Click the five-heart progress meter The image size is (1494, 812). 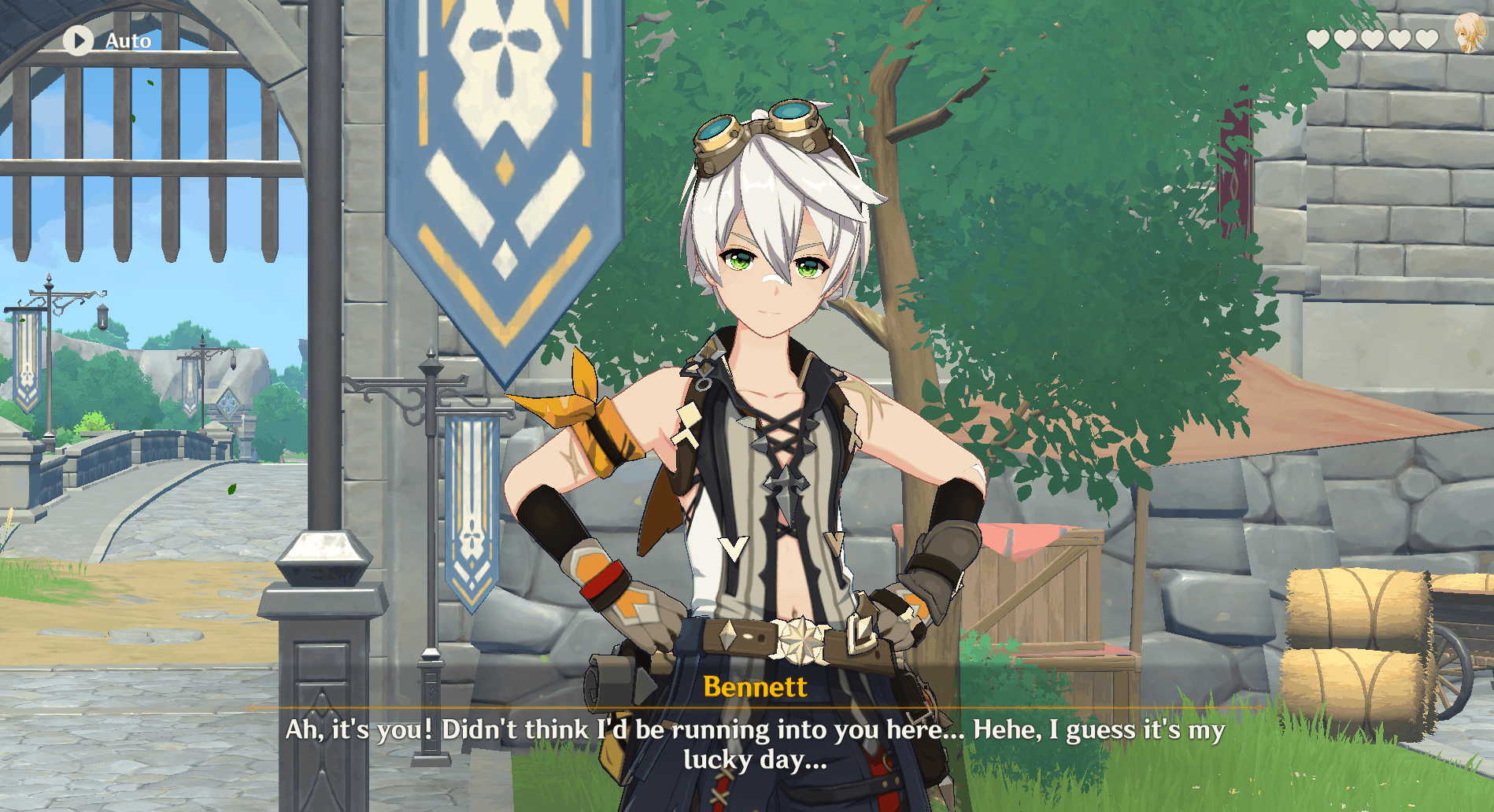pyautogui.click(x=1372, y=40)
